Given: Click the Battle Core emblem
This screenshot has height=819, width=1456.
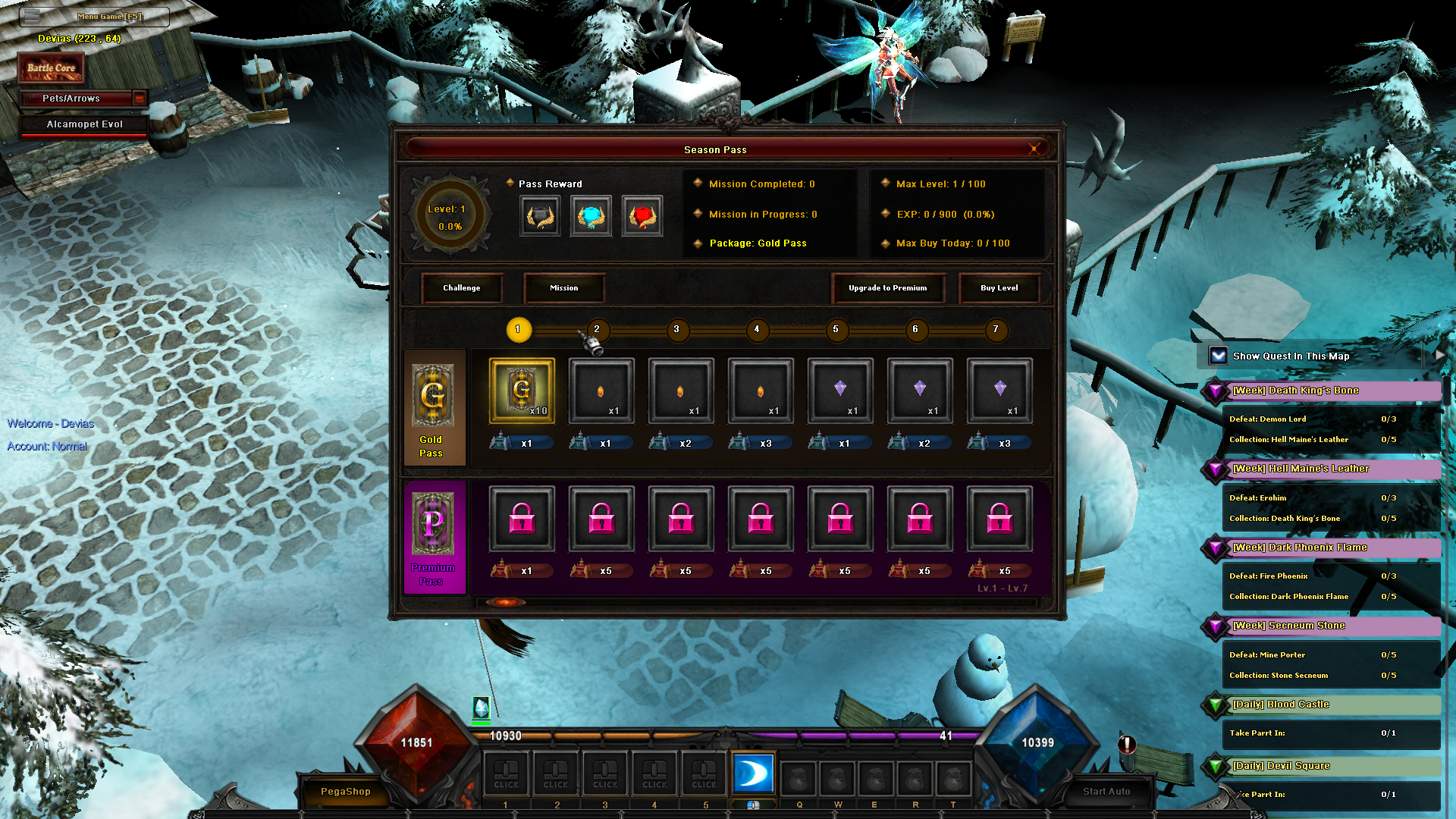Looking at the screenshot, I should coord(51,67).
